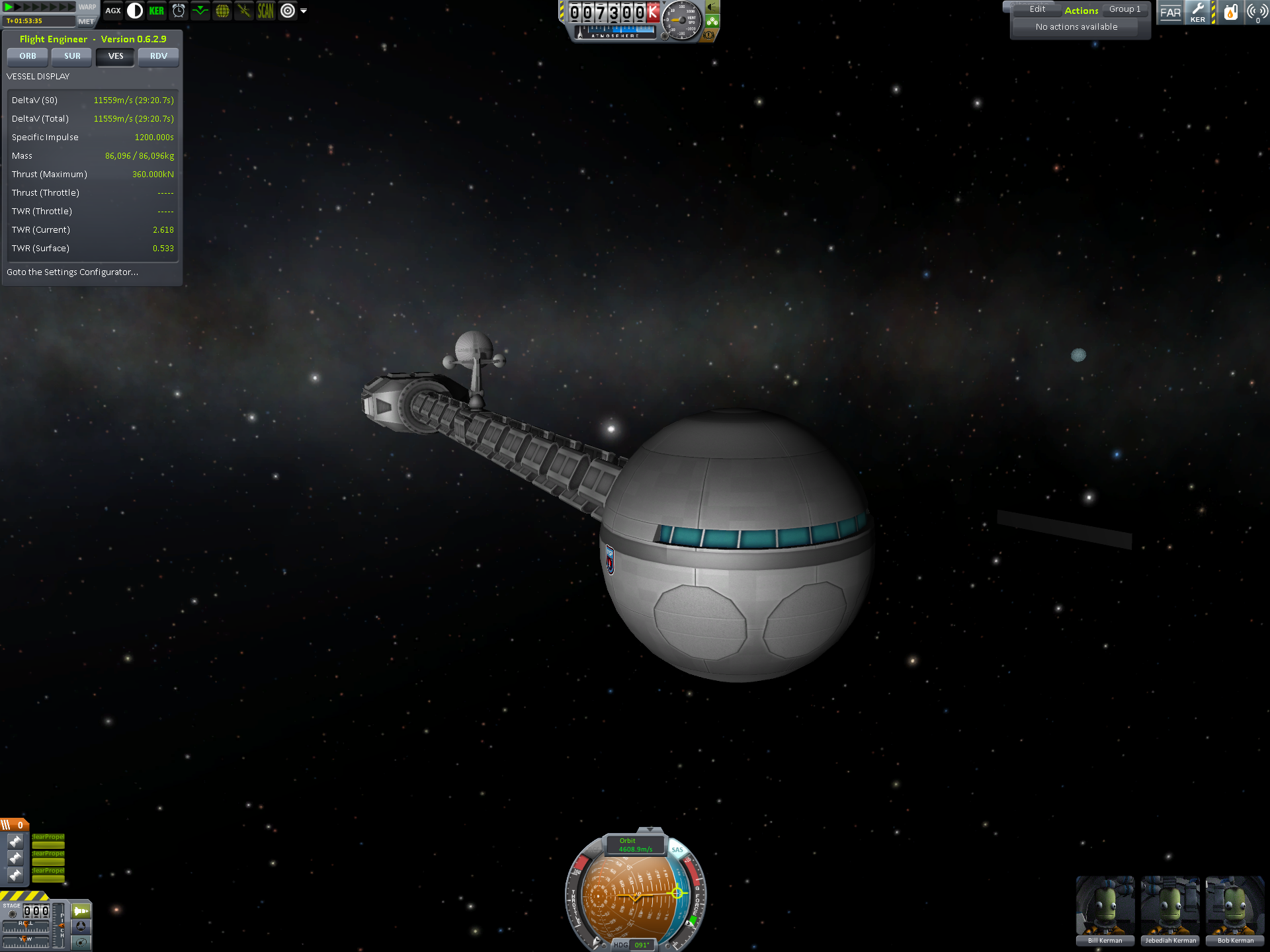The height and width of the screenshot is (952, 1270).
Task: Choose the Group 1 action group button
Action: pos(1124,9)
